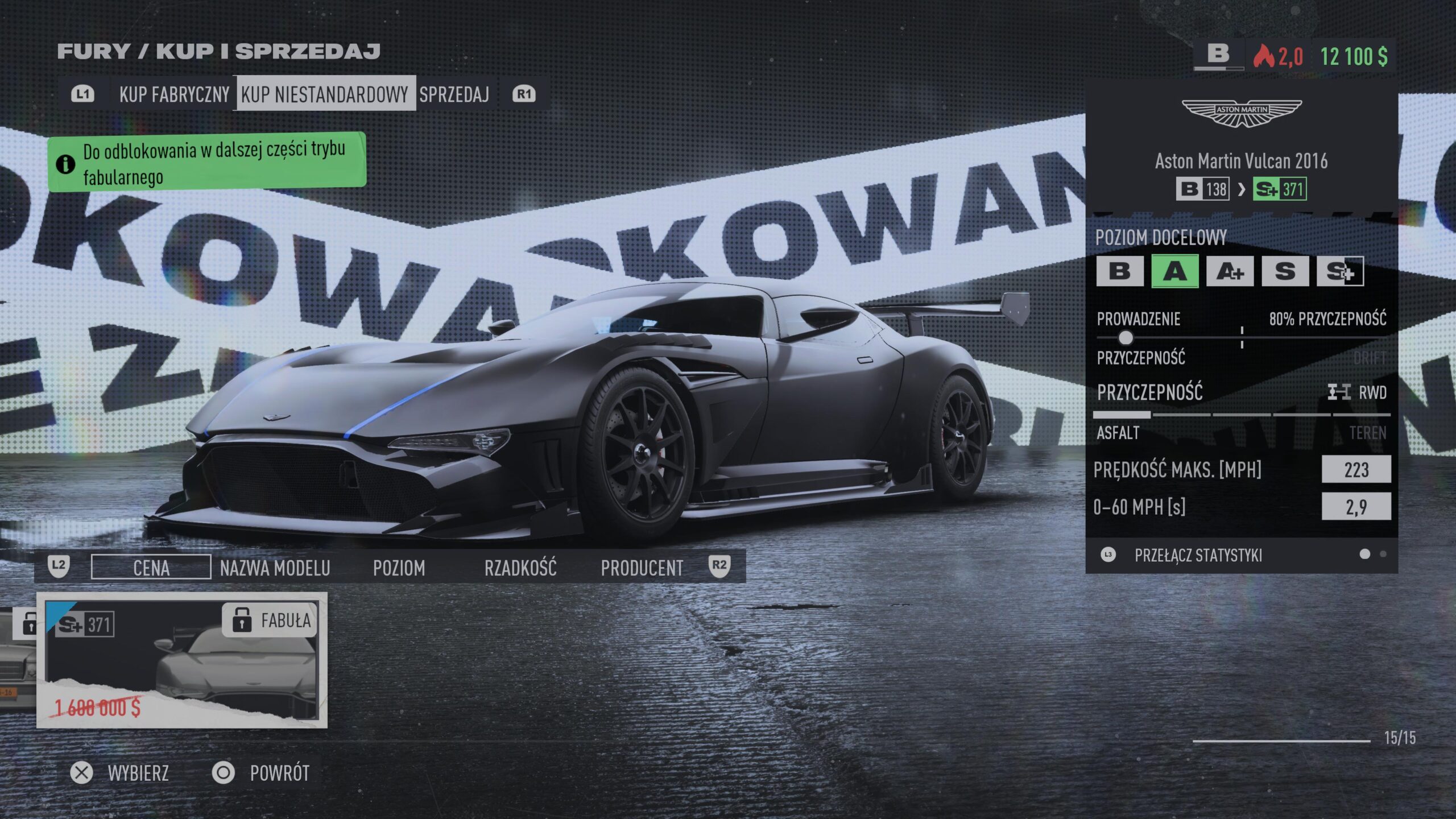Go to the SPRZEDAJ tab
This screenshot has height=819, width=1456.
pyautogui.click(x=454, y=94)
